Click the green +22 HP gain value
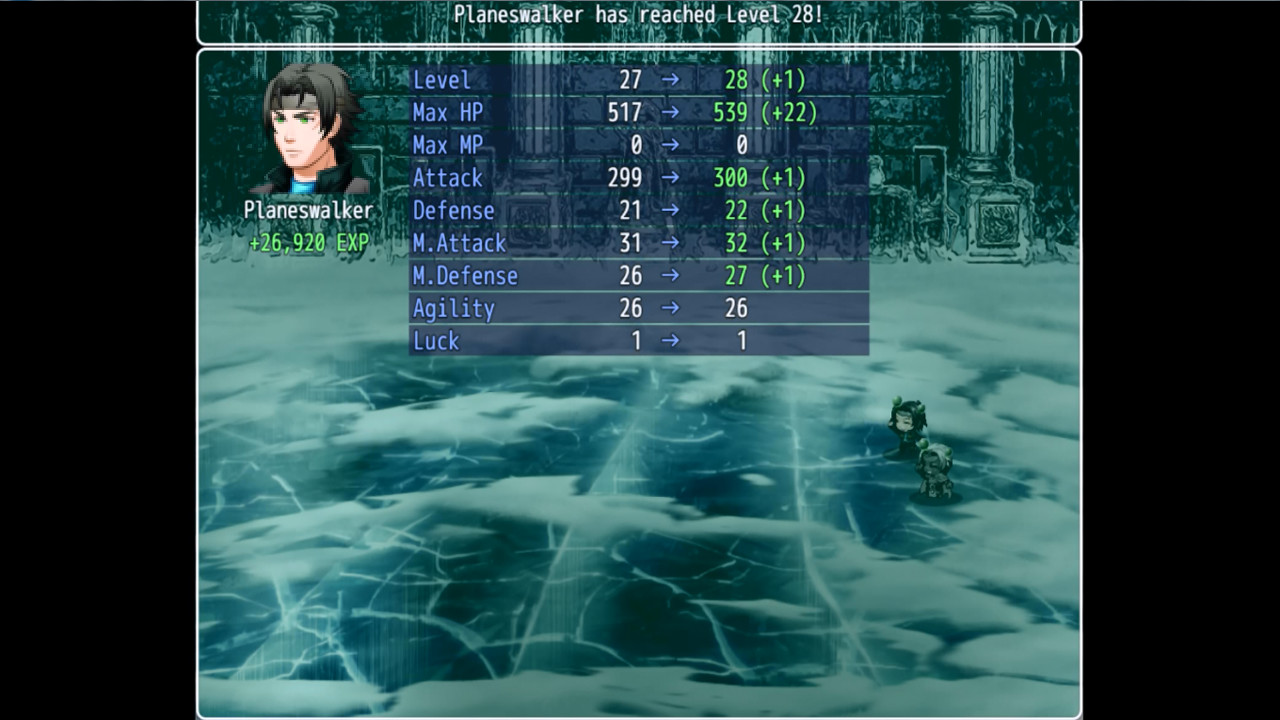Image resolution: width=1280 pixels, height=720 pixels. pos(789,113)
